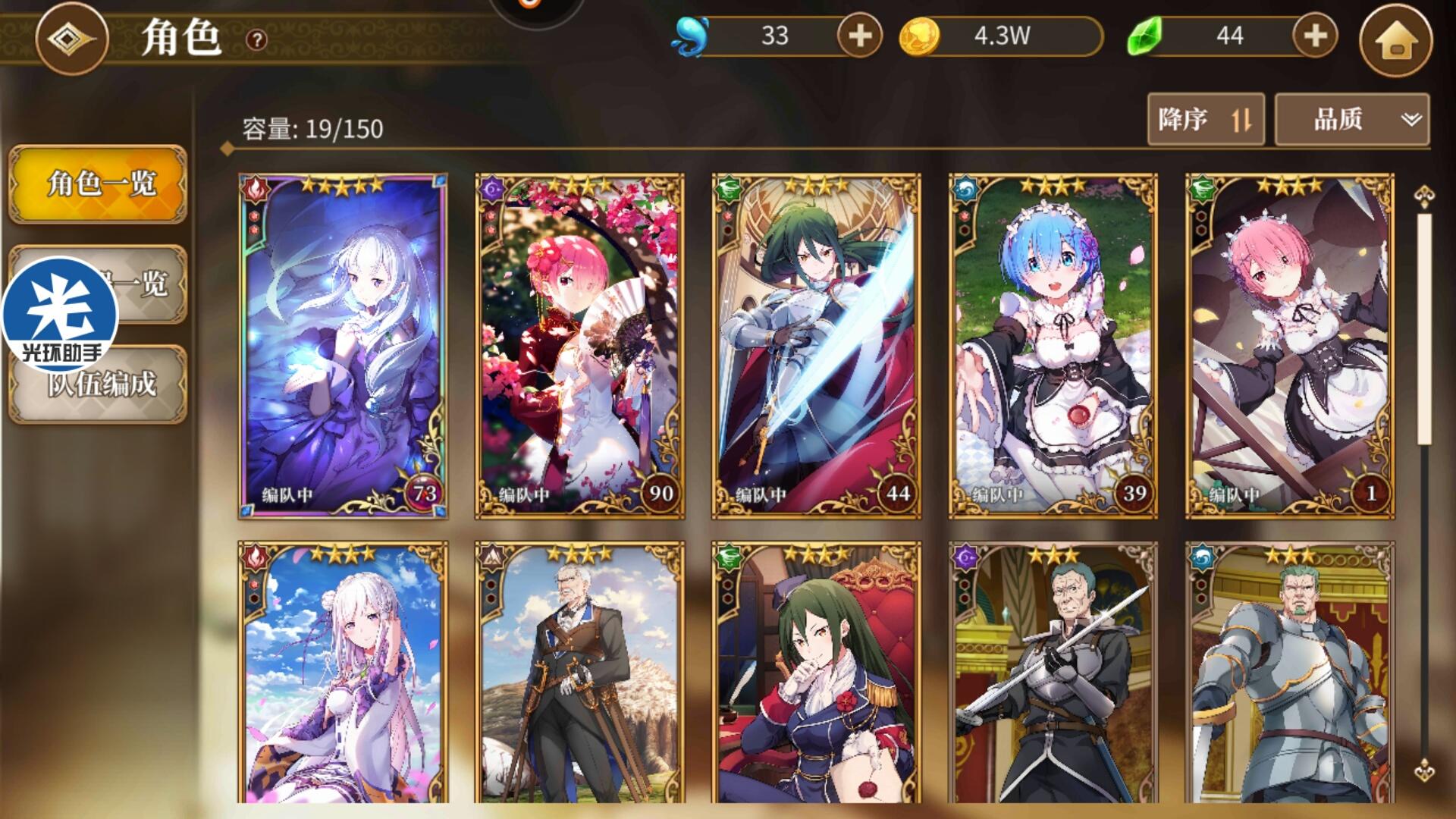Open the help icon beside 角色 title
Screen dimensions: 1456x819
[x=256, y=40]
